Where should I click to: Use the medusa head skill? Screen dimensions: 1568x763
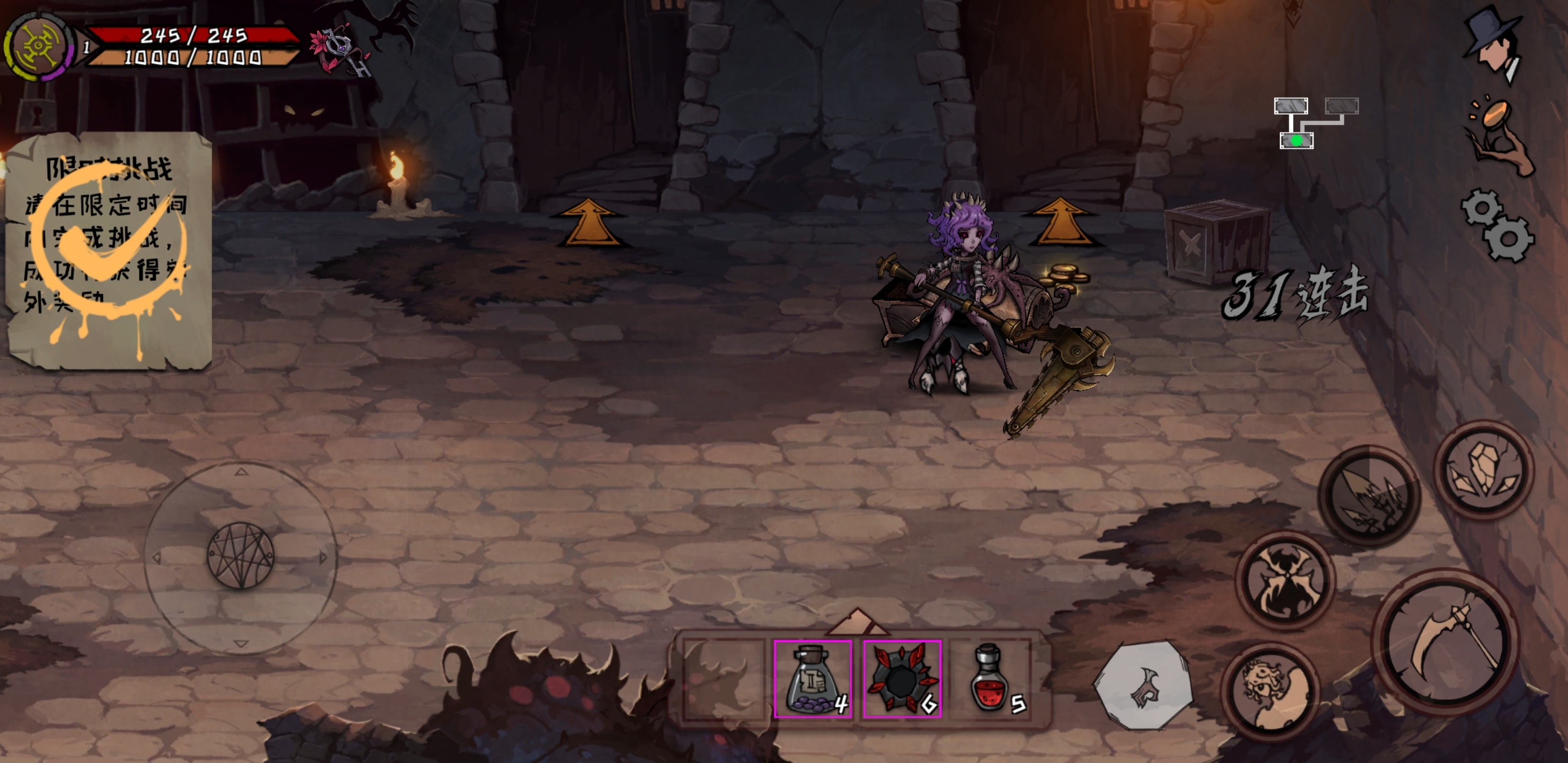click(1271, 692)
